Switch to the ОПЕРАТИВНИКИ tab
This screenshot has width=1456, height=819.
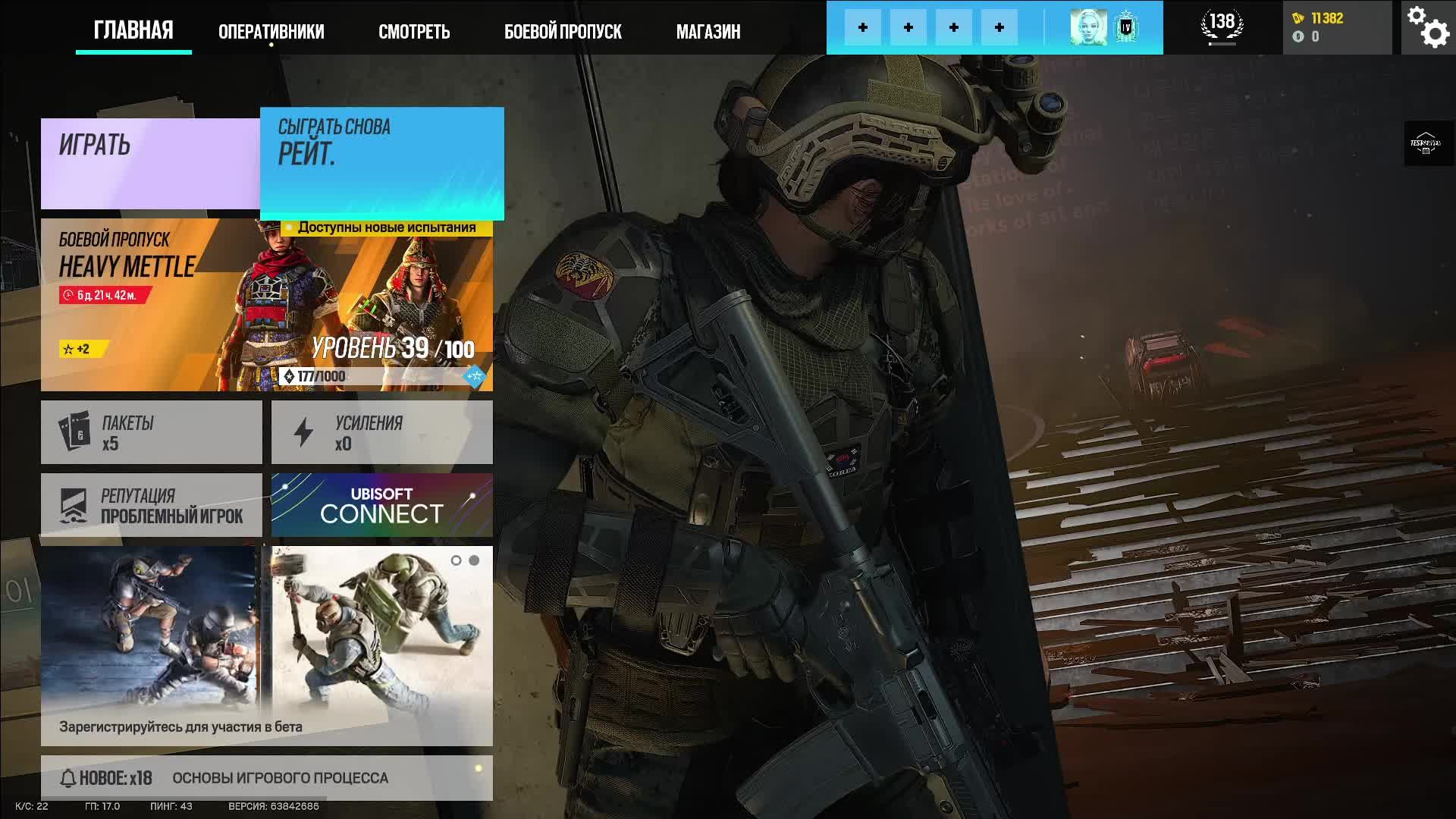pos(271,31)
